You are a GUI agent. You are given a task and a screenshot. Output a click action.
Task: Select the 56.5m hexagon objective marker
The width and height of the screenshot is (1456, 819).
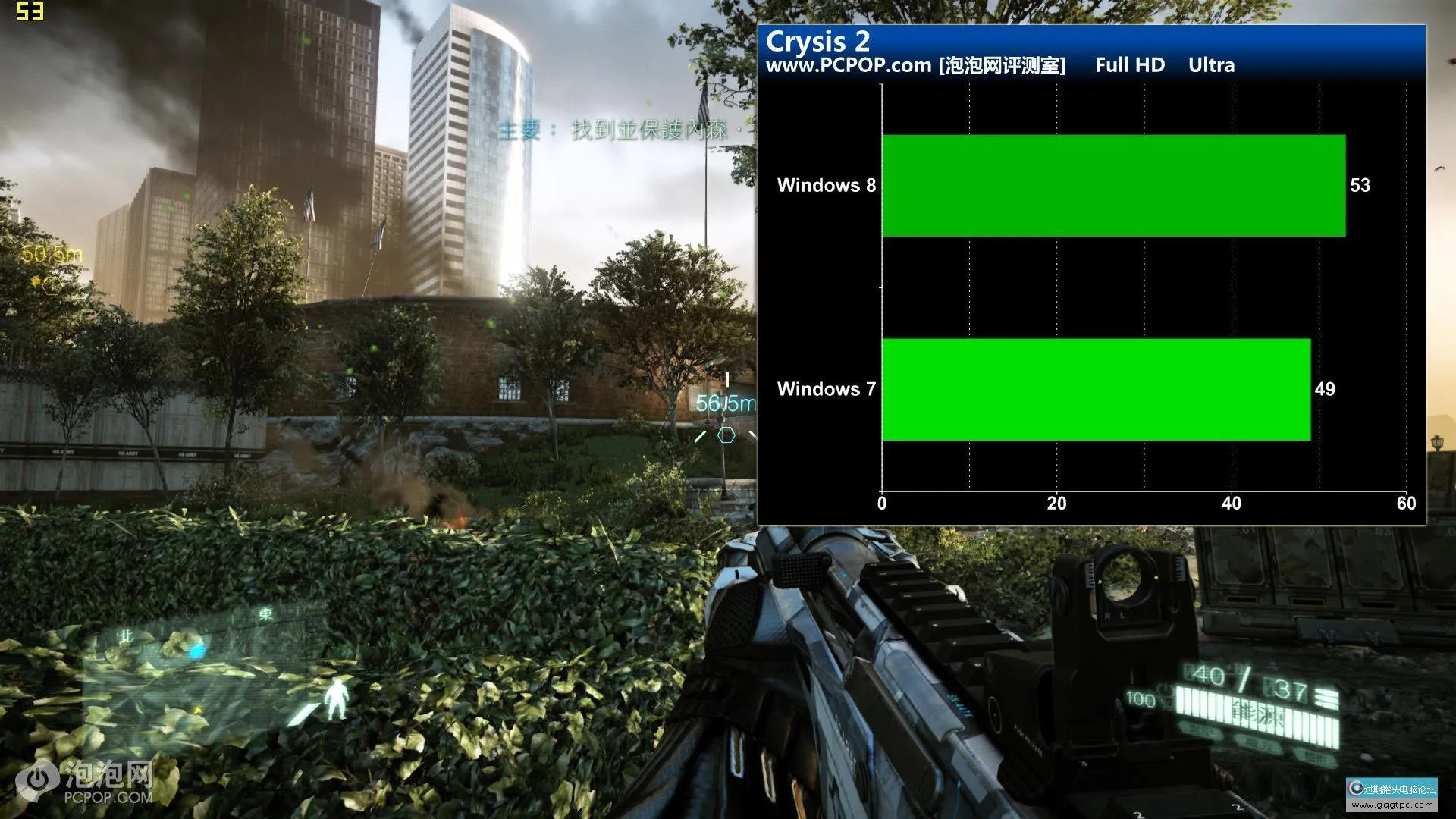726,435
